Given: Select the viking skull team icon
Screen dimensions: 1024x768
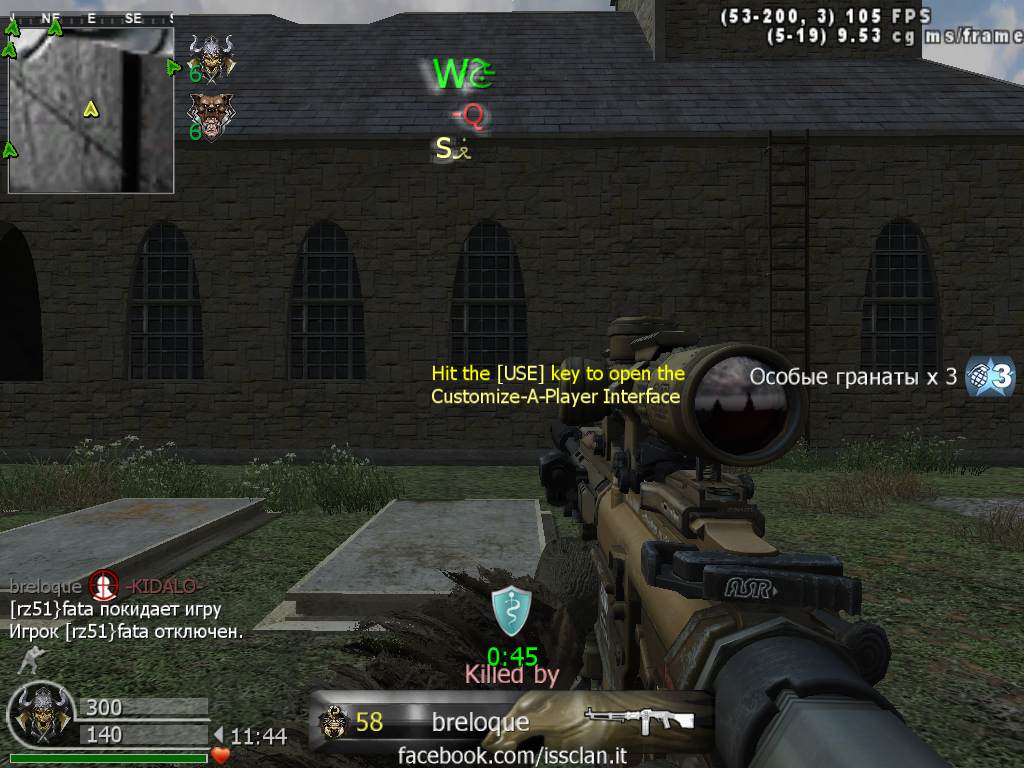Looking at the screenshot, I should 211,56.
